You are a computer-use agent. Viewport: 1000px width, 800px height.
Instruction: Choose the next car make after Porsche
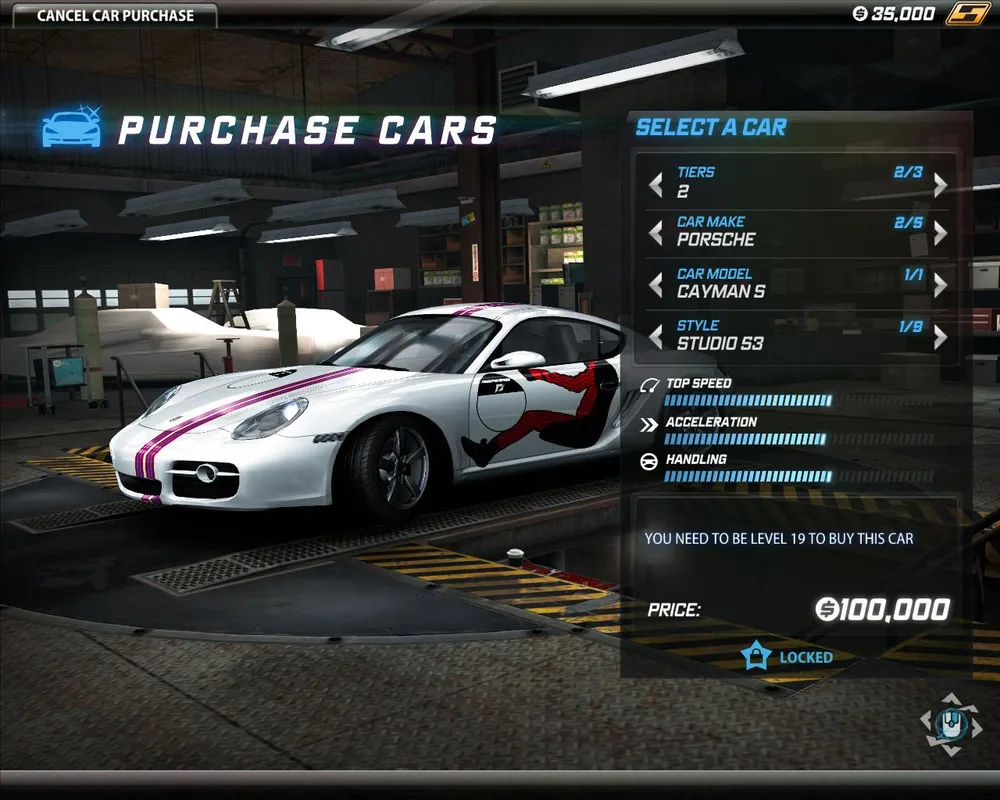pyautogui.click(x=940, y=233)
